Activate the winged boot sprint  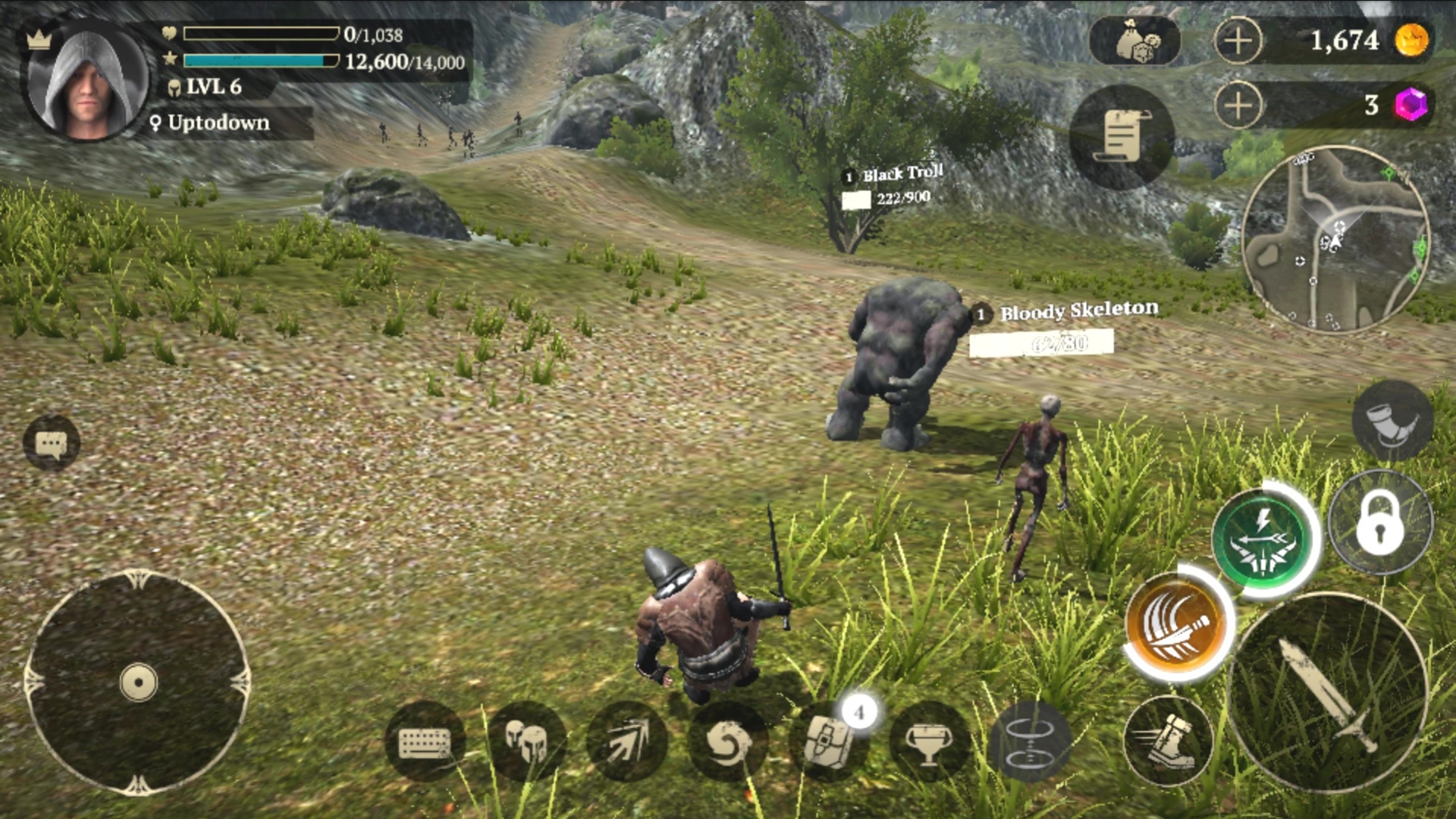[1168, 740]
